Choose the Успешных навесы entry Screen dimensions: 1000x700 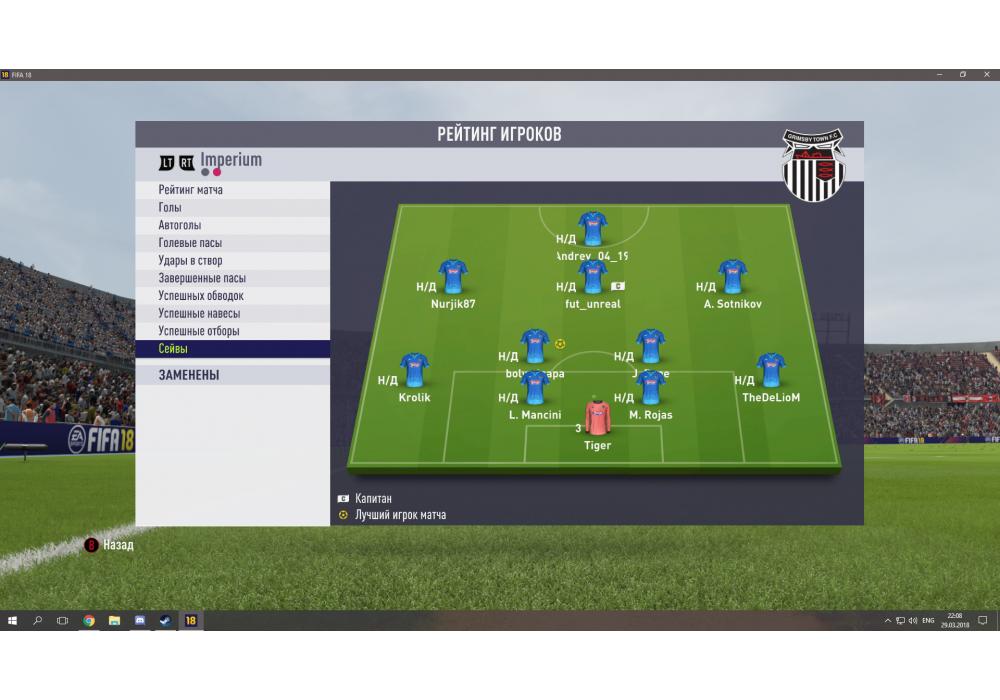[x=199, y=314]
